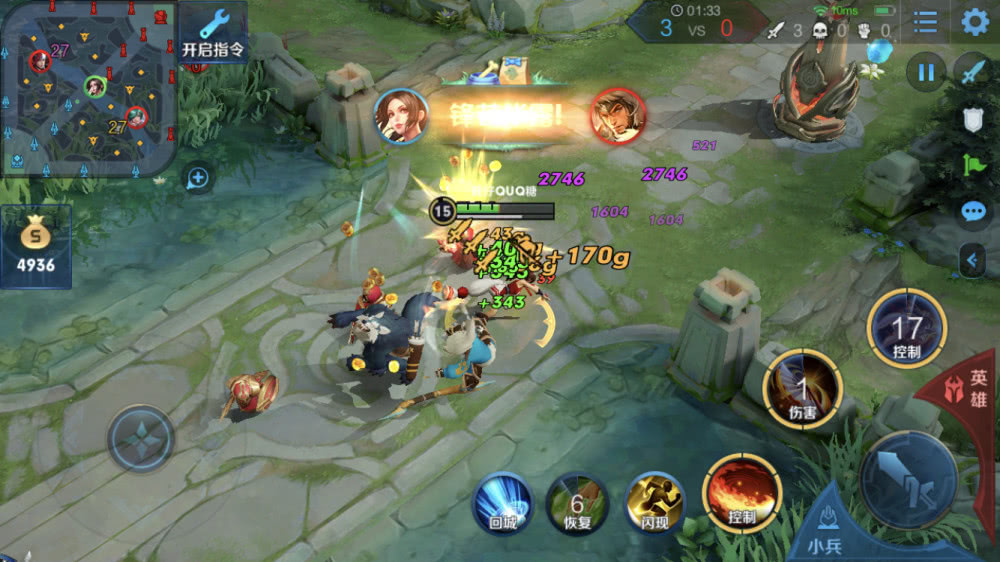Use the 恢复 heal ability

577,501
